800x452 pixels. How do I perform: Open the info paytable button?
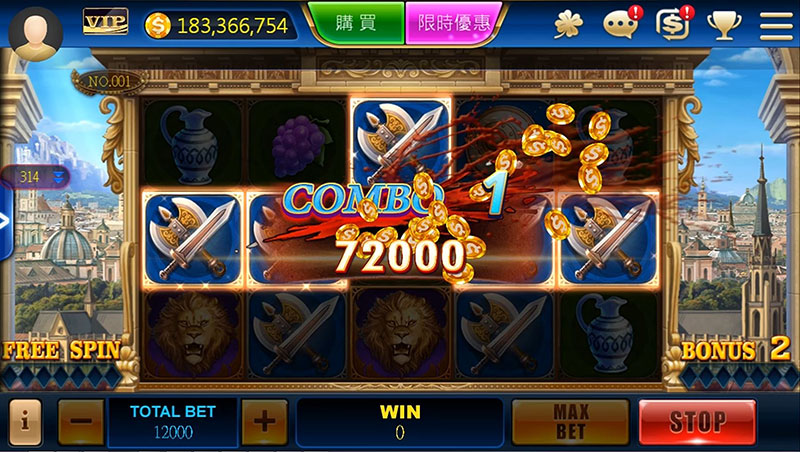pyautogui.click(x=24, y=421)
